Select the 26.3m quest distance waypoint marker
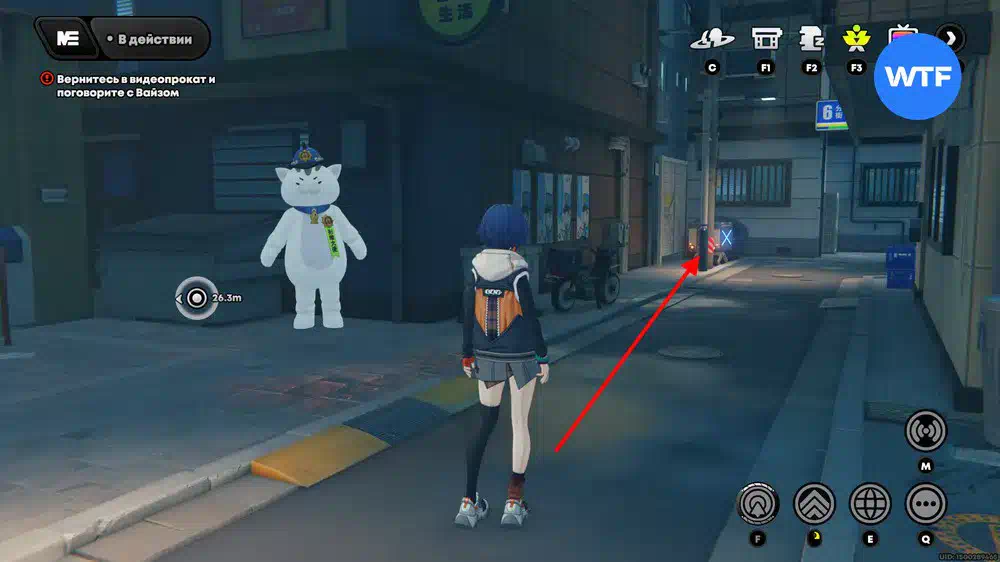The width and height of the screenshot is (1000, 562). click(x=196, y=297)
